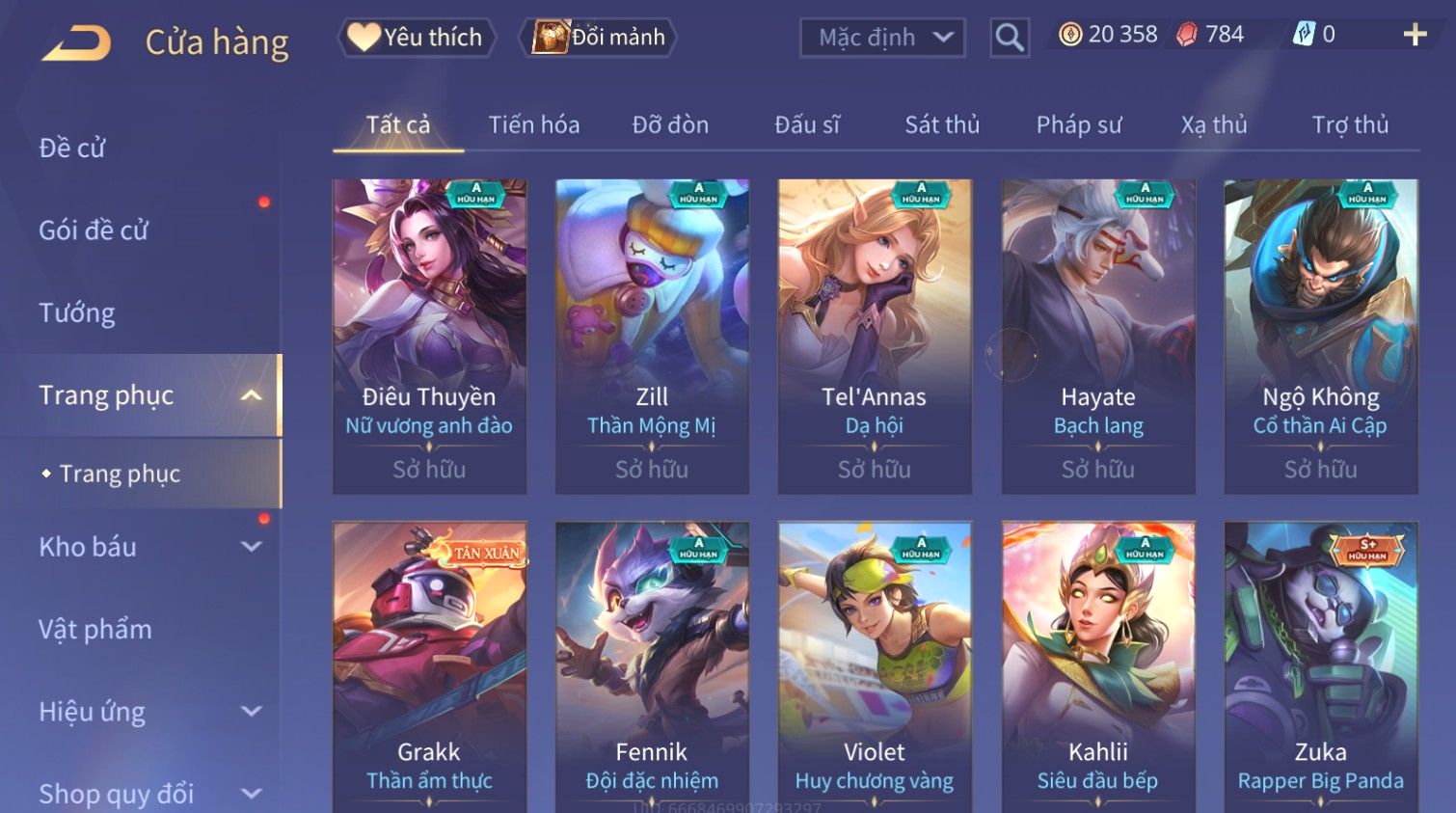The image size is (1456, 813).
Task: Switch to the Tiến hóa tab
Action: point(533,125)
